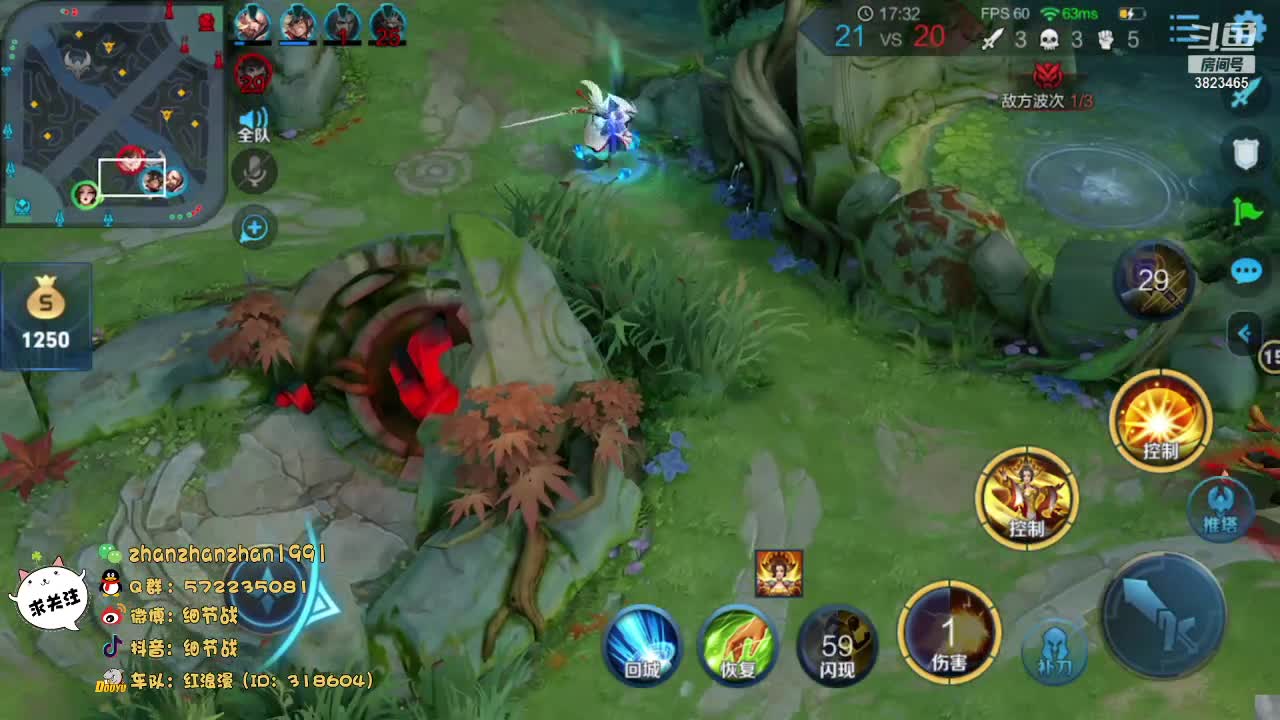Cast the 控制 skill with hero portrait
The image size is (1280, 720).
coord(1027,498)
